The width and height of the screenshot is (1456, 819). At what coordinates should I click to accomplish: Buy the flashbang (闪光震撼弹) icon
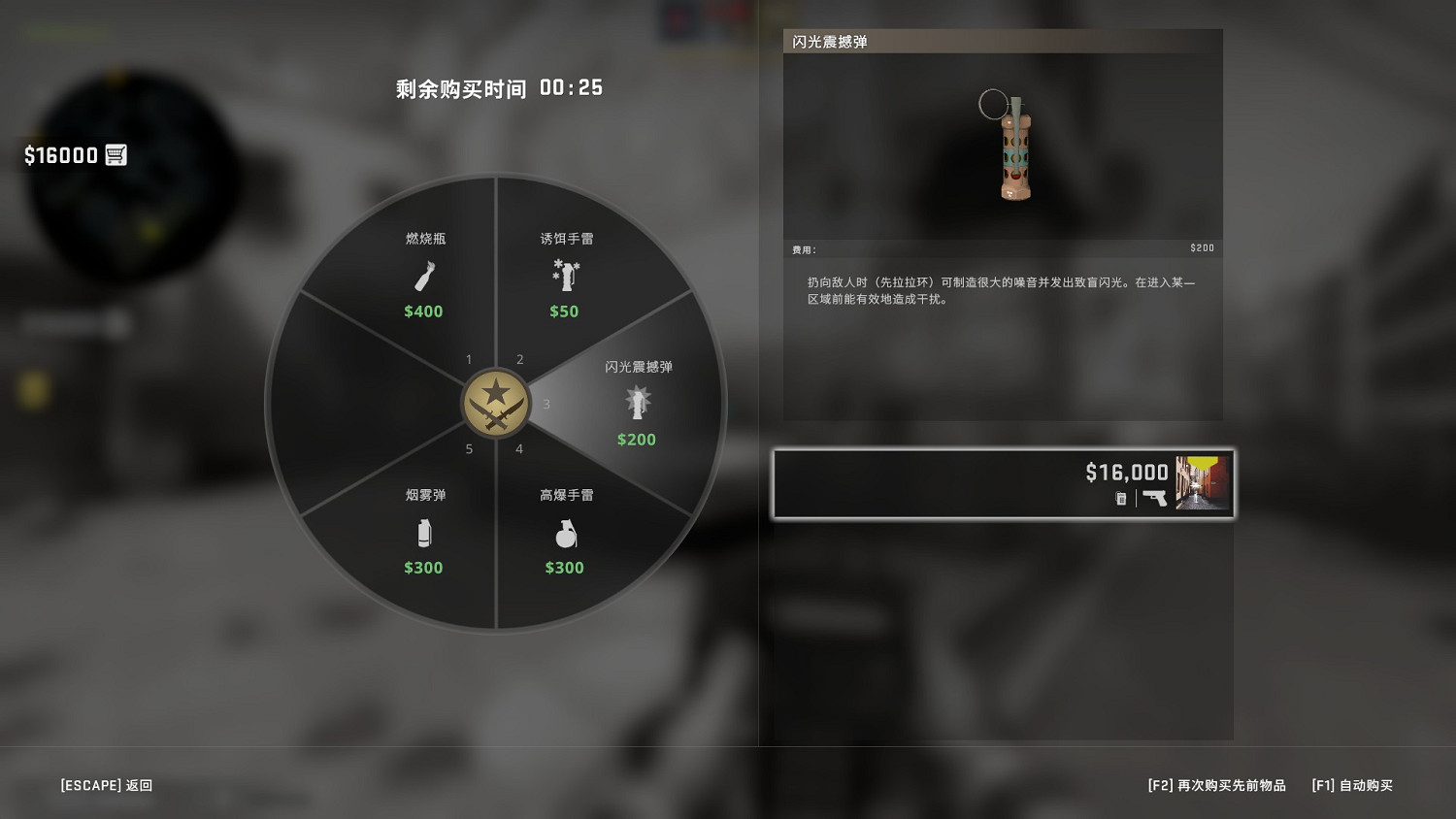tap(637, 401)
